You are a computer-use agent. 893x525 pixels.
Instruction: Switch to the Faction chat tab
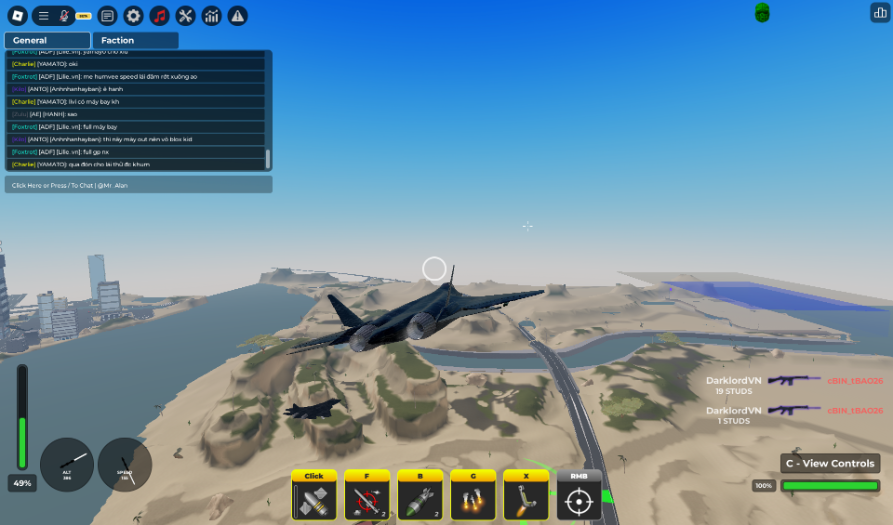click(x=135, y=40)
